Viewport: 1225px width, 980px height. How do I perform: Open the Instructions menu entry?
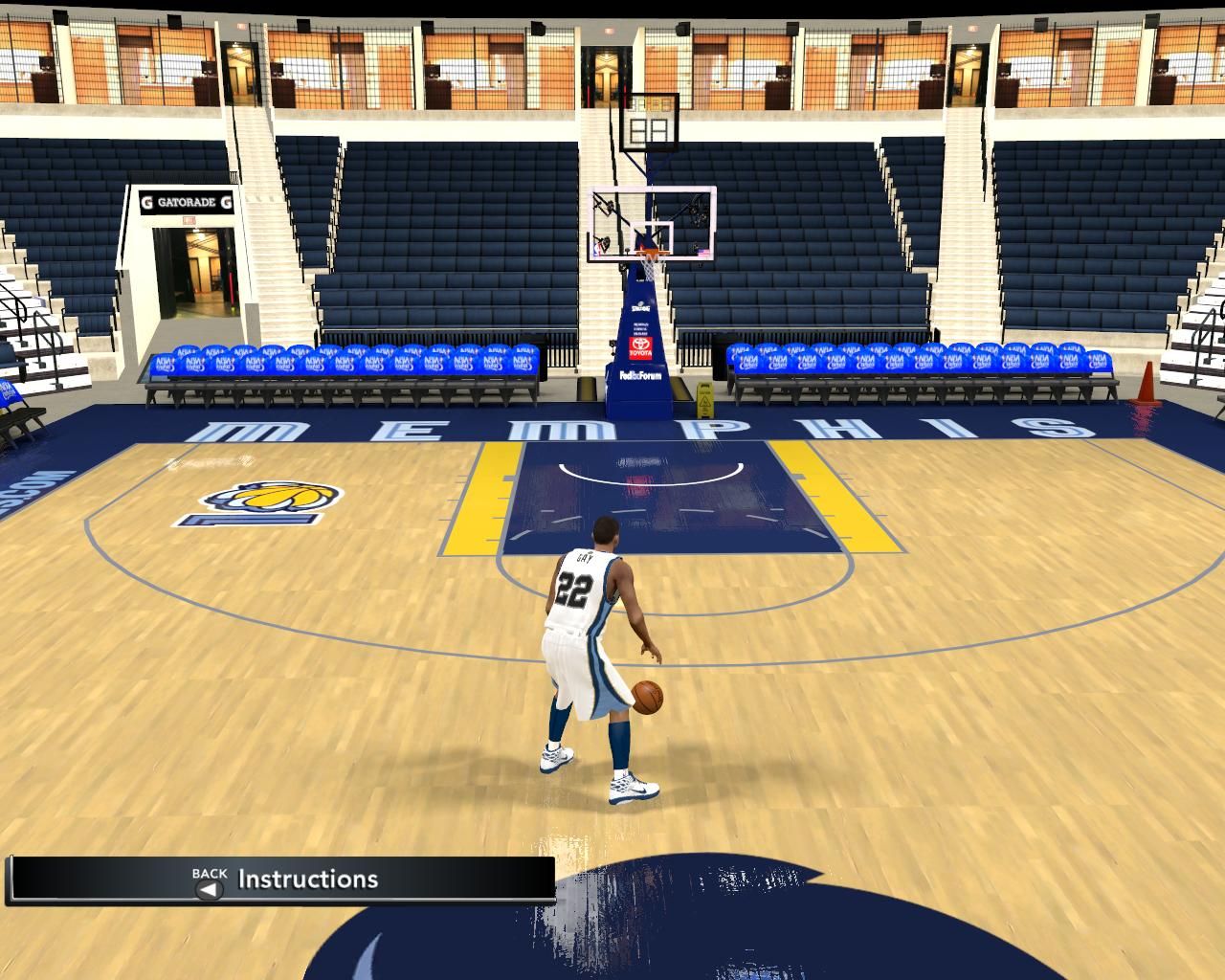pyautogui.click(x=308, y=880)
